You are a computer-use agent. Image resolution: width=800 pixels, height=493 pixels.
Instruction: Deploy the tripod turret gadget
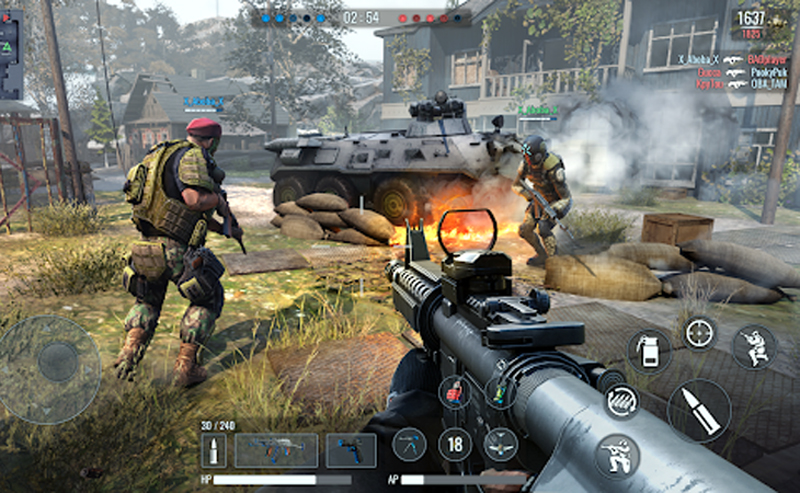click(409, 444)
